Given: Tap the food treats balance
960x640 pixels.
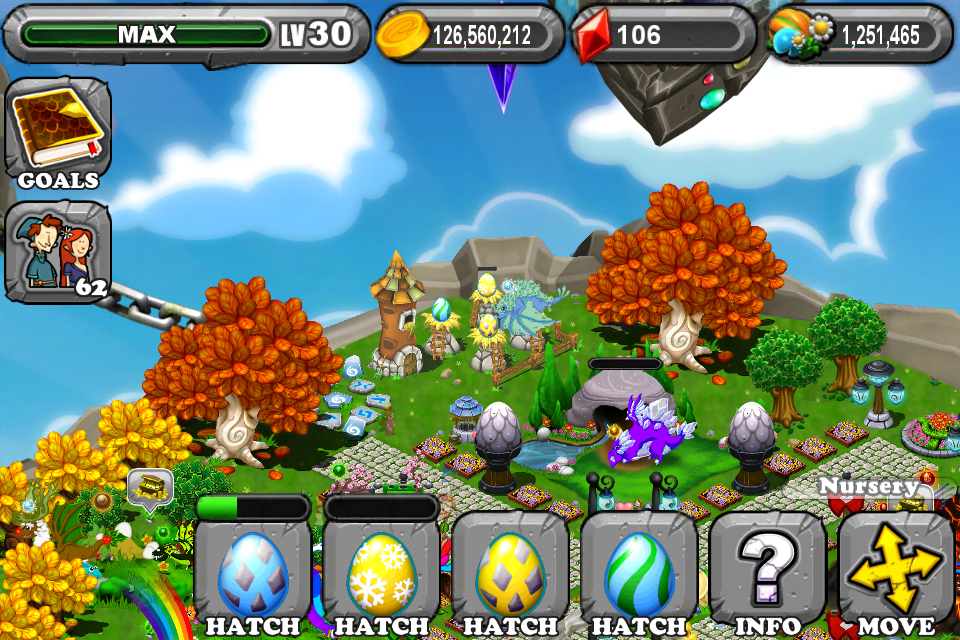Looking at the screenshot, I should click(860, 36).
